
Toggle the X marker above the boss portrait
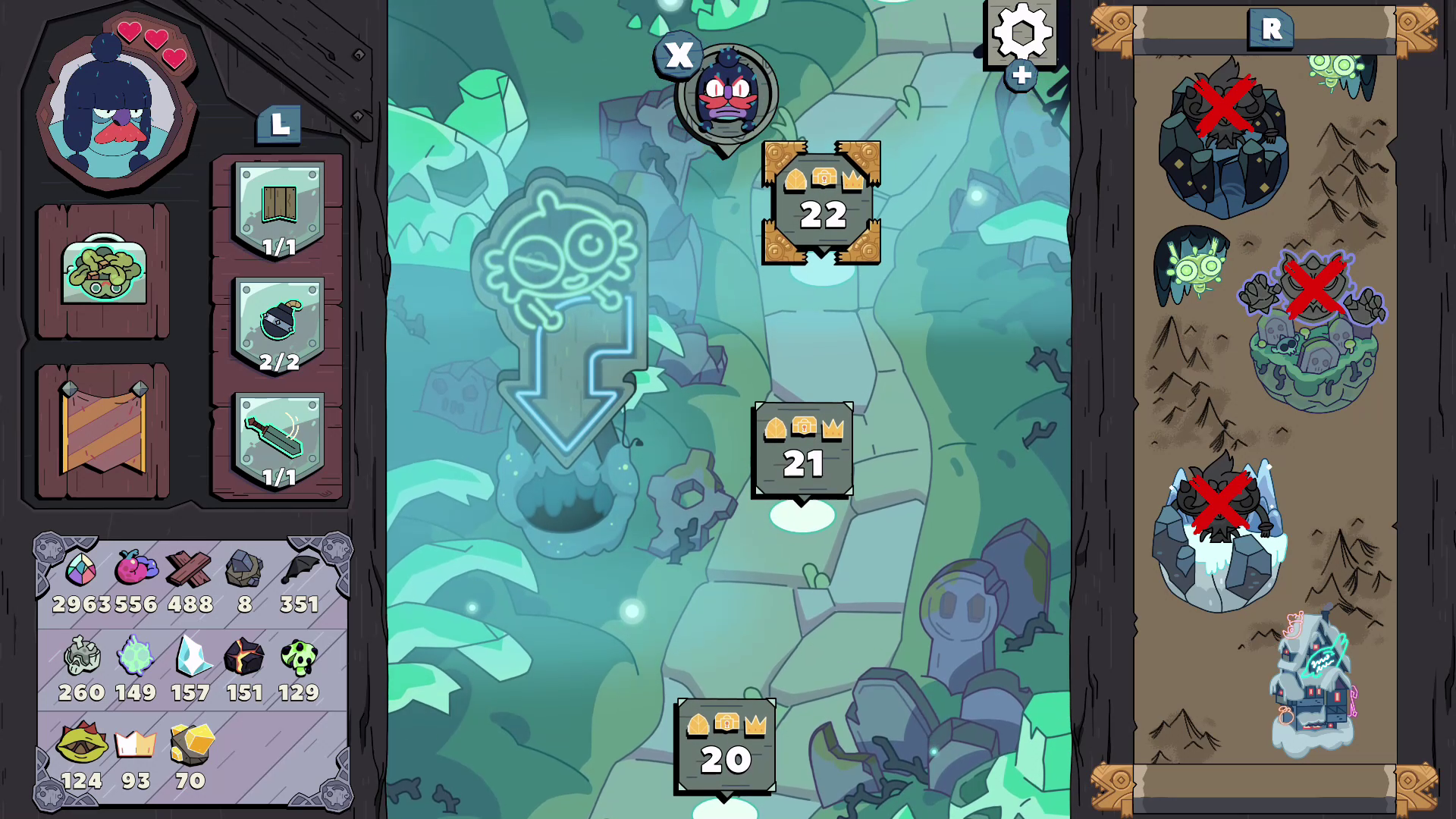pos(679,55)
